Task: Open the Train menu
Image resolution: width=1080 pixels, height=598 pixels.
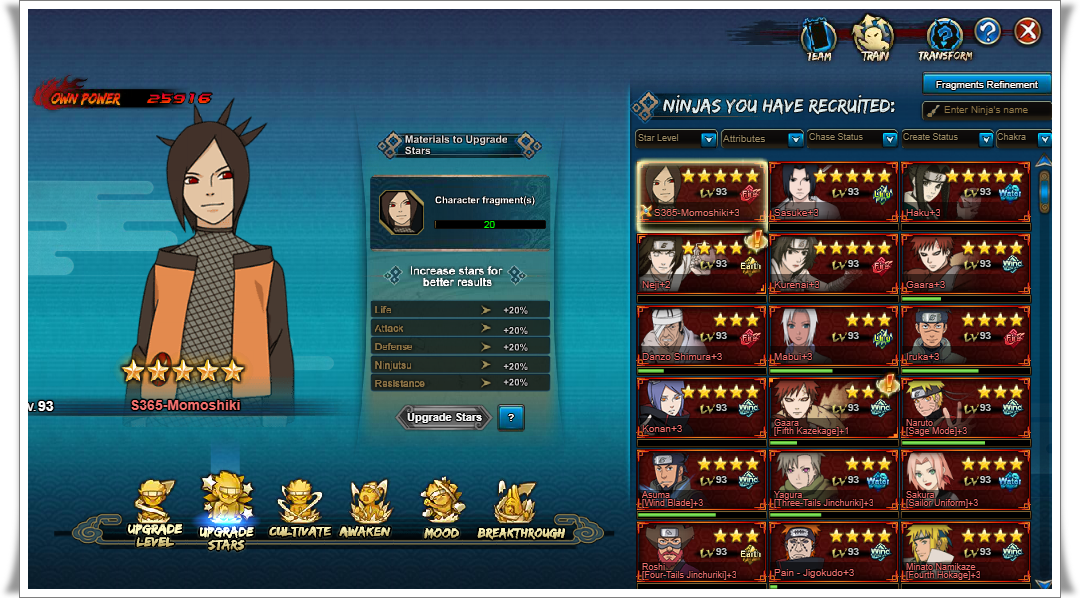Action: pos(875,40)
